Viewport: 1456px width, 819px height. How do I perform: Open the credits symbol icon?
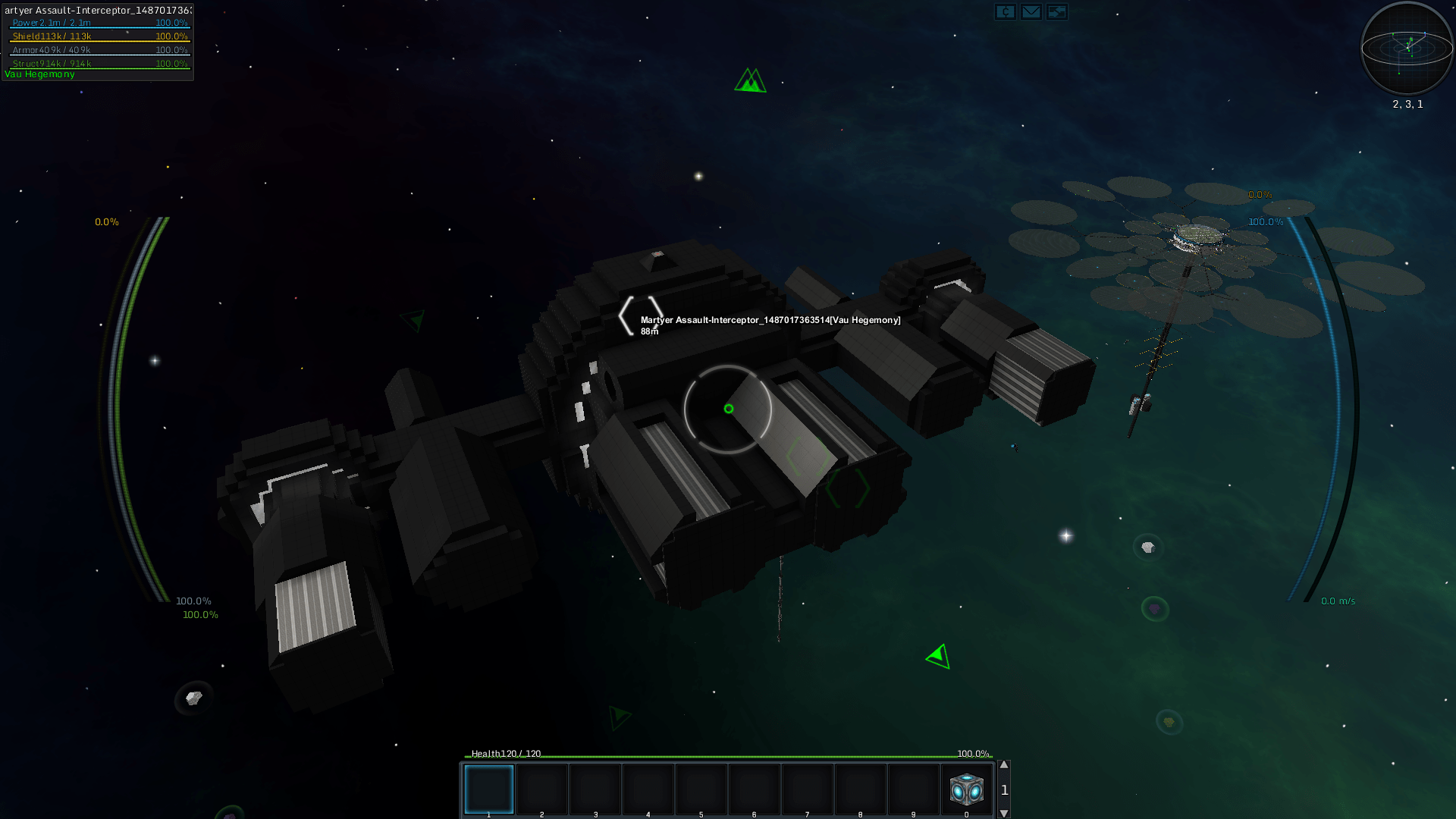coord(1005,12)
